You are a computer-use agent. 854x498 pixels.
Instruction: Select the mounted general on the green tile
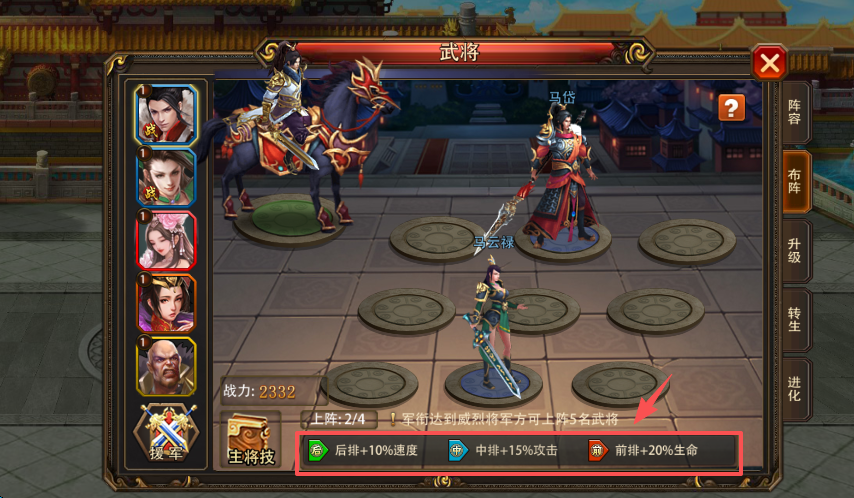[x=300, y=140]
